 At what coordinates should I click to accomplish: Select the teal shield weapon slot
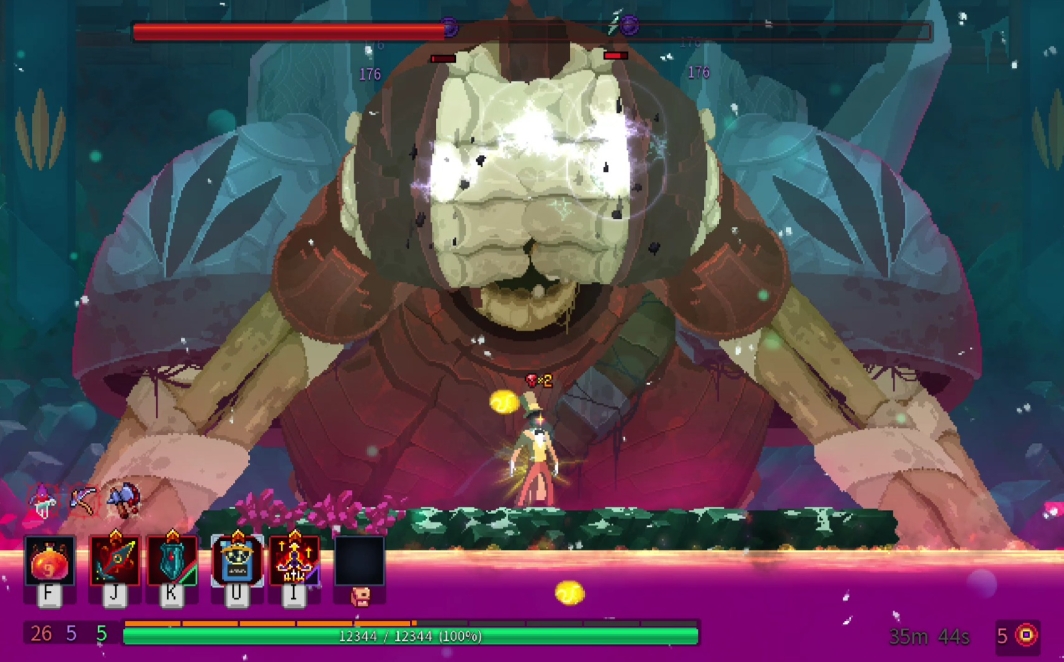tap(172, 561)
